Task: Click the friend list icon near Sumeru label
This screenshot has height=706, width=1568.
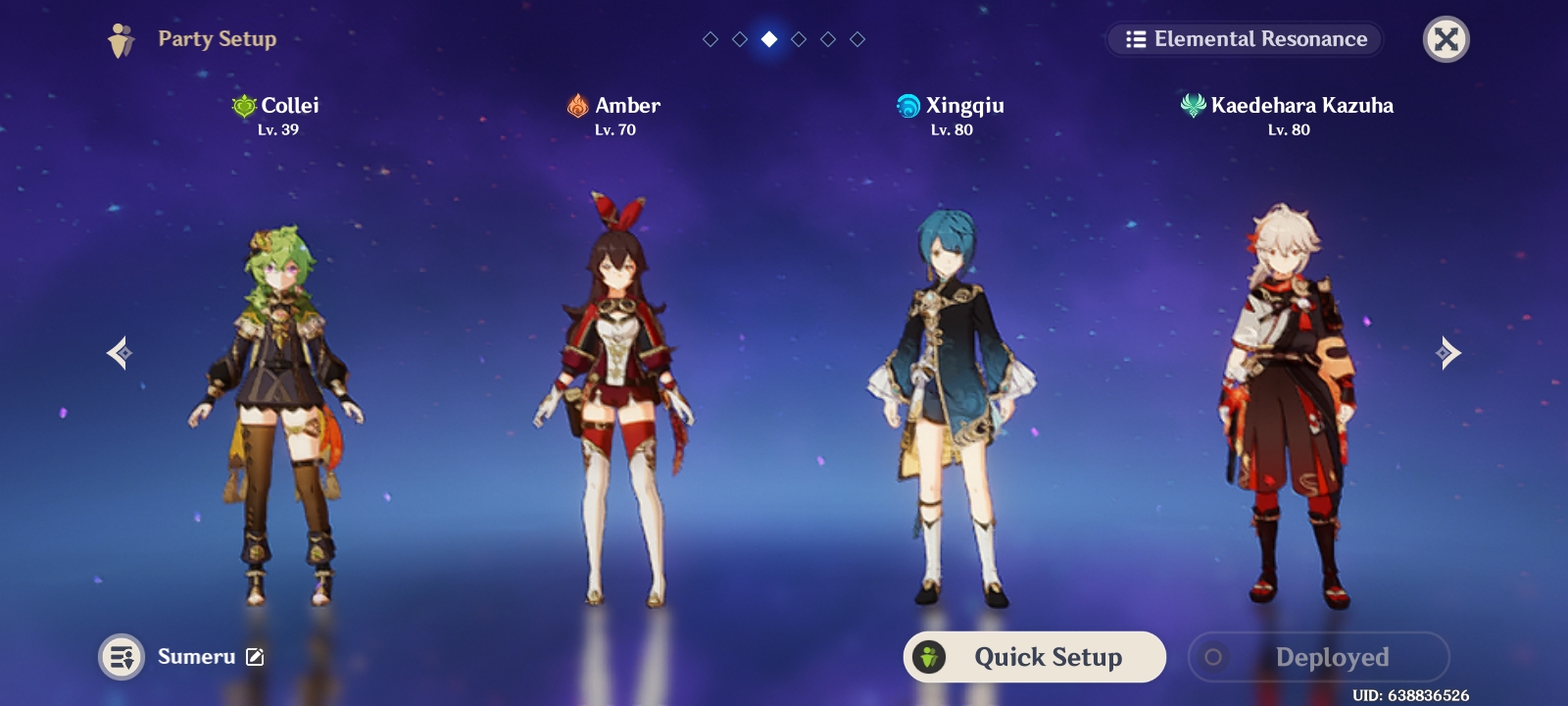Action: tap(122, 657)
